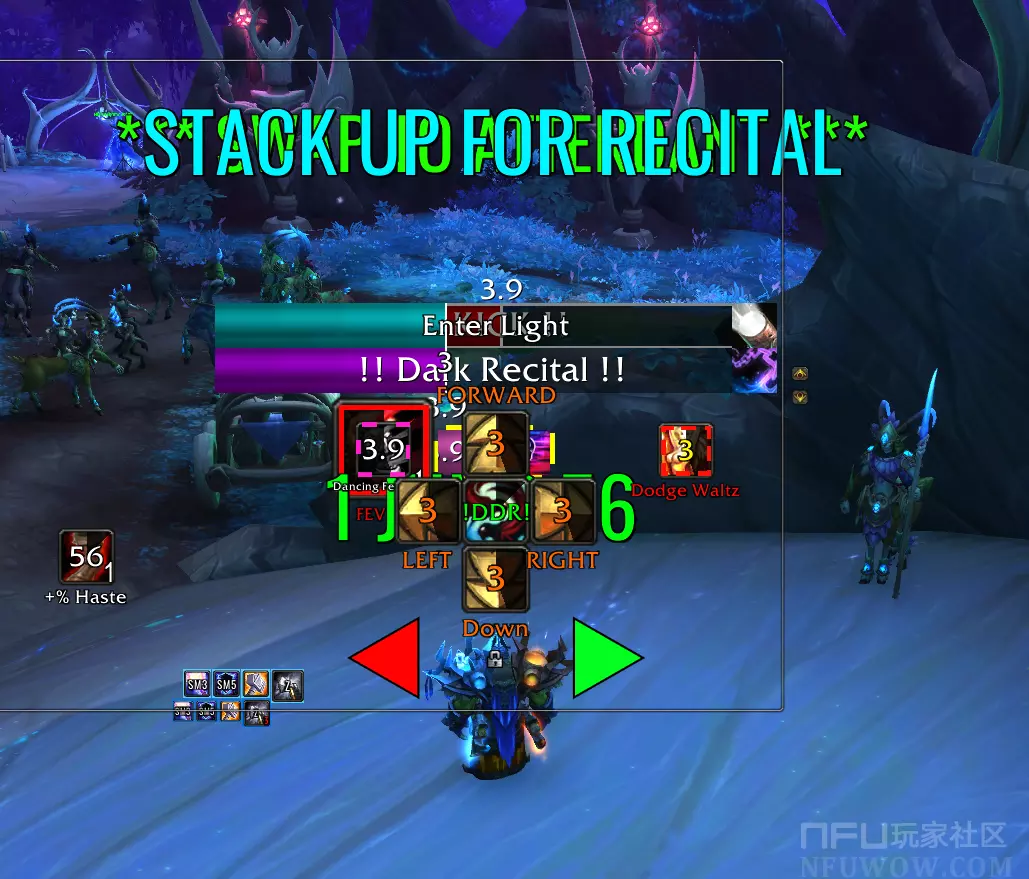Click the central !DDR! icon

(495, 511)
